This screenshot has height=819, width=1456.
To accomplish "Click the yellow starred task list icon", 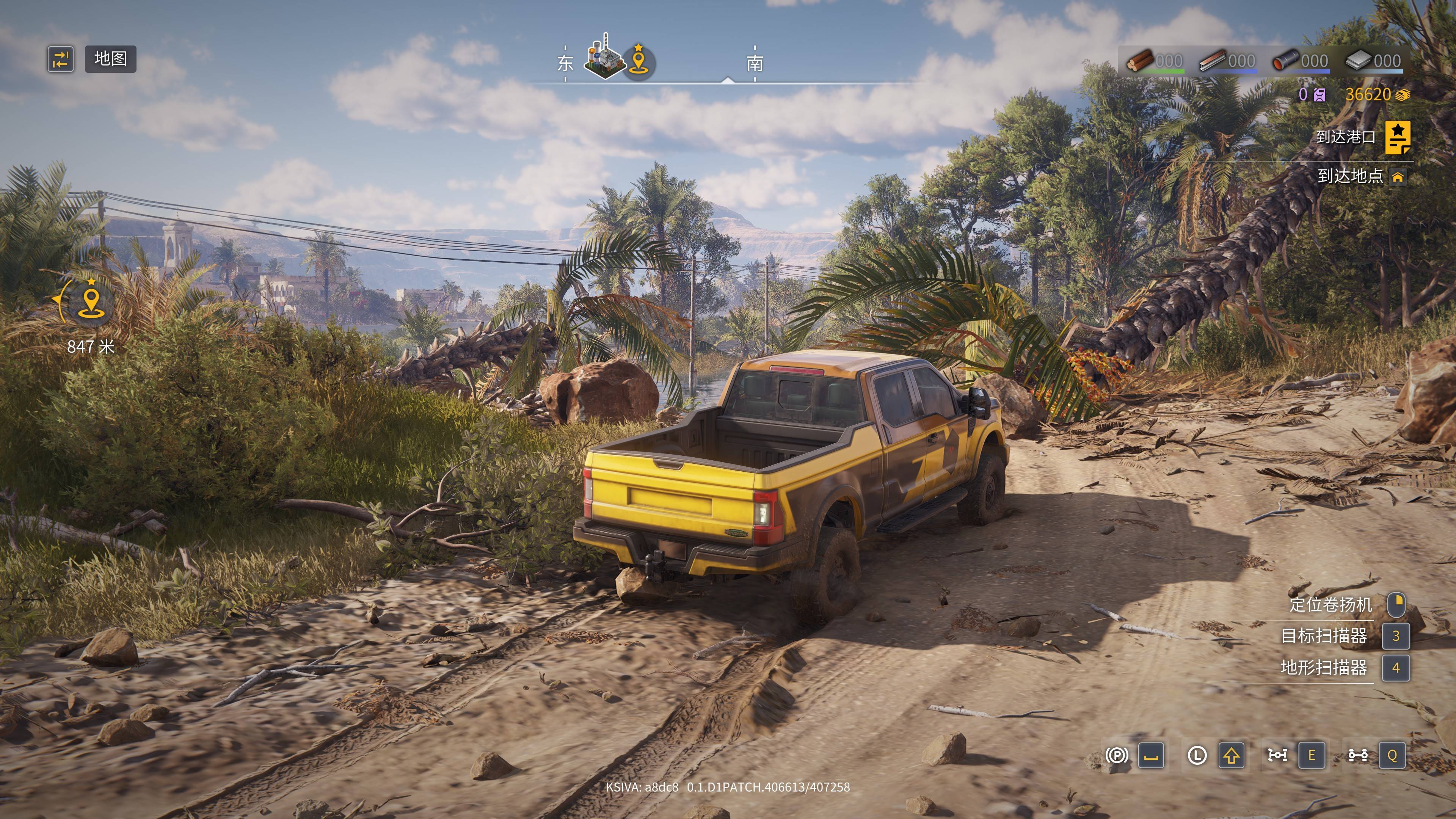I will (1397, 137).
